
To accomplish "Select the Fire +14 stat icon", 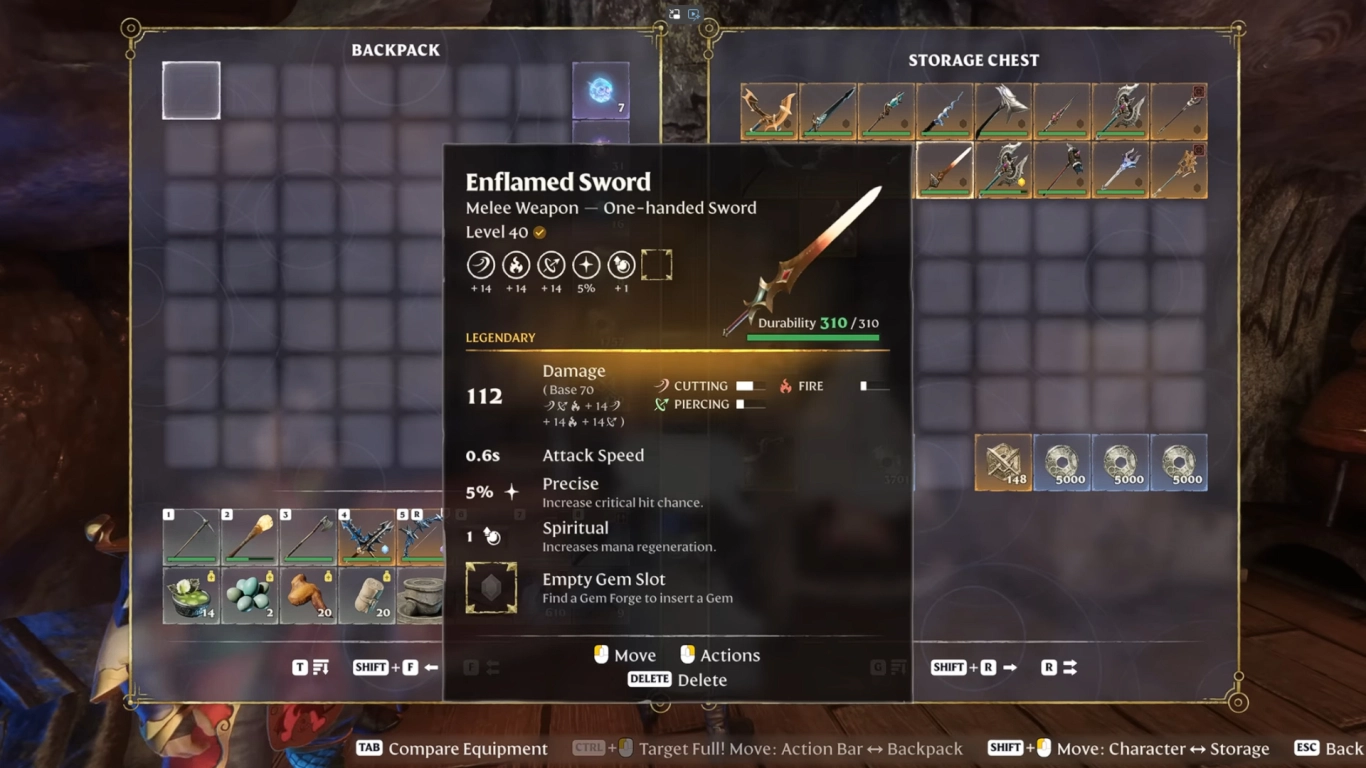I will click(x=516, y=266).
